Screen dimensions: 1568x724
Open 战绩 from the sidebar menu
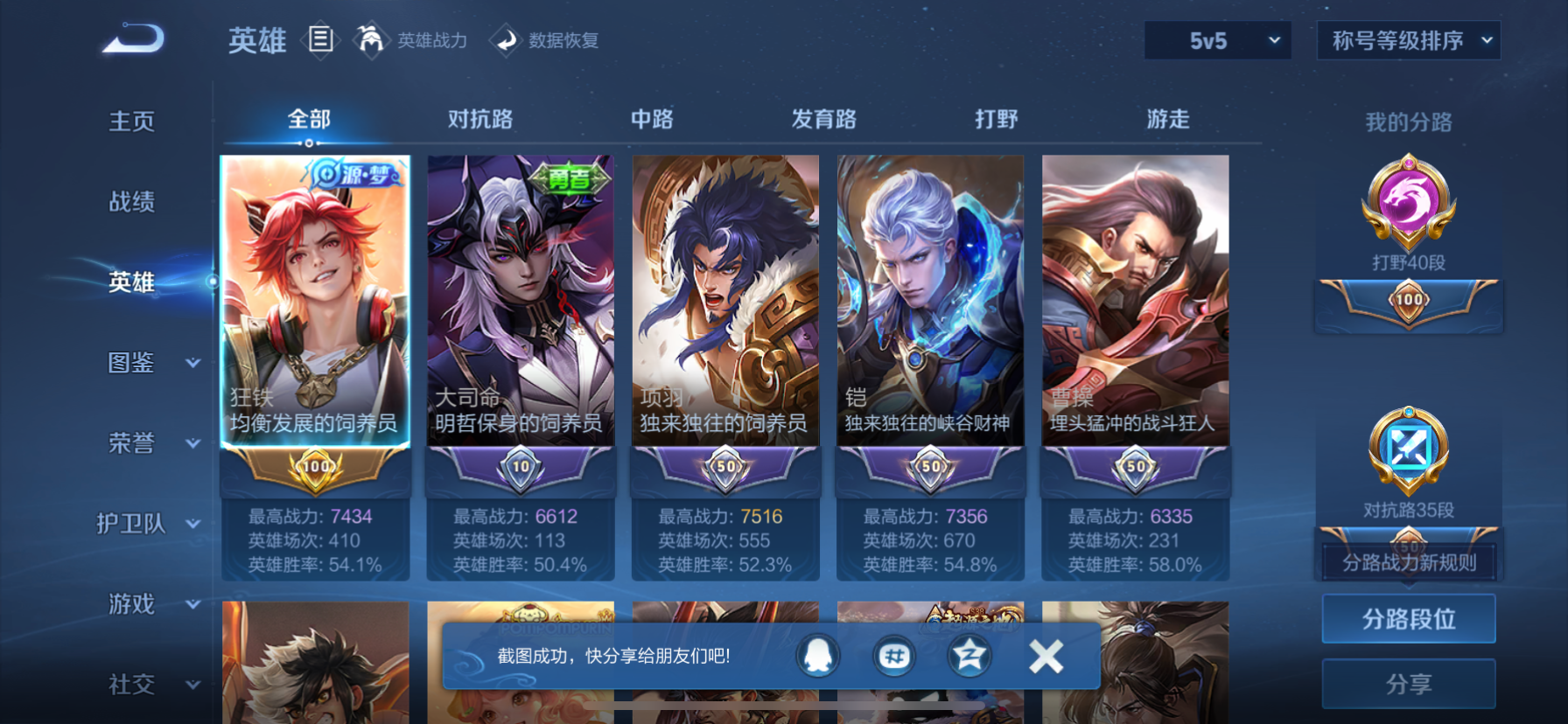point(129,202)
